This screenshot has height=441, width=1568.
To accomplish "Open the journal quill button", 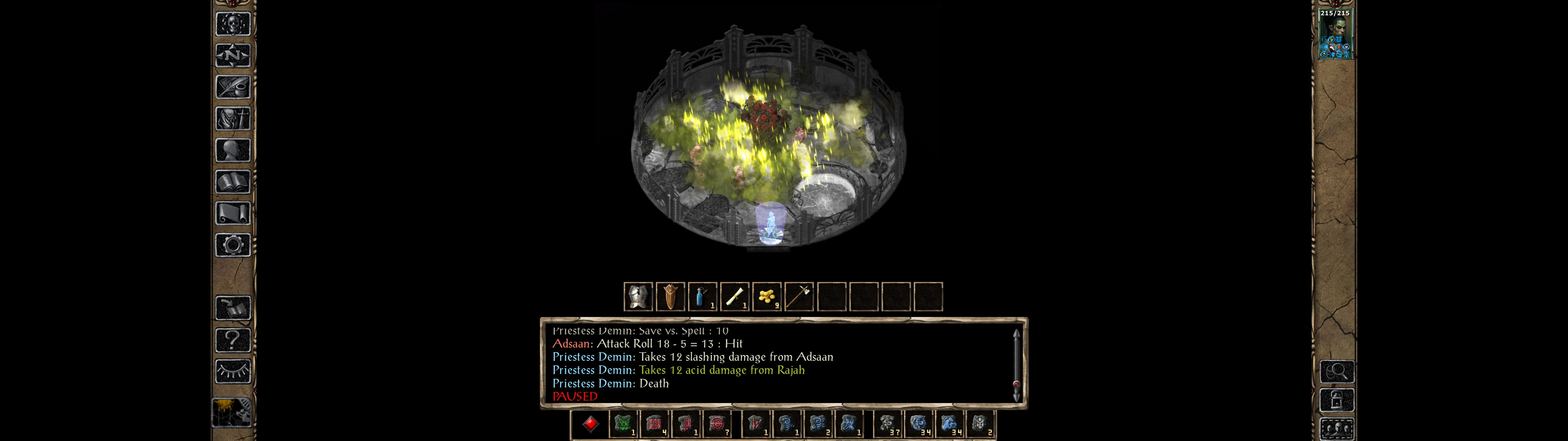I will [x=232, y=87].
